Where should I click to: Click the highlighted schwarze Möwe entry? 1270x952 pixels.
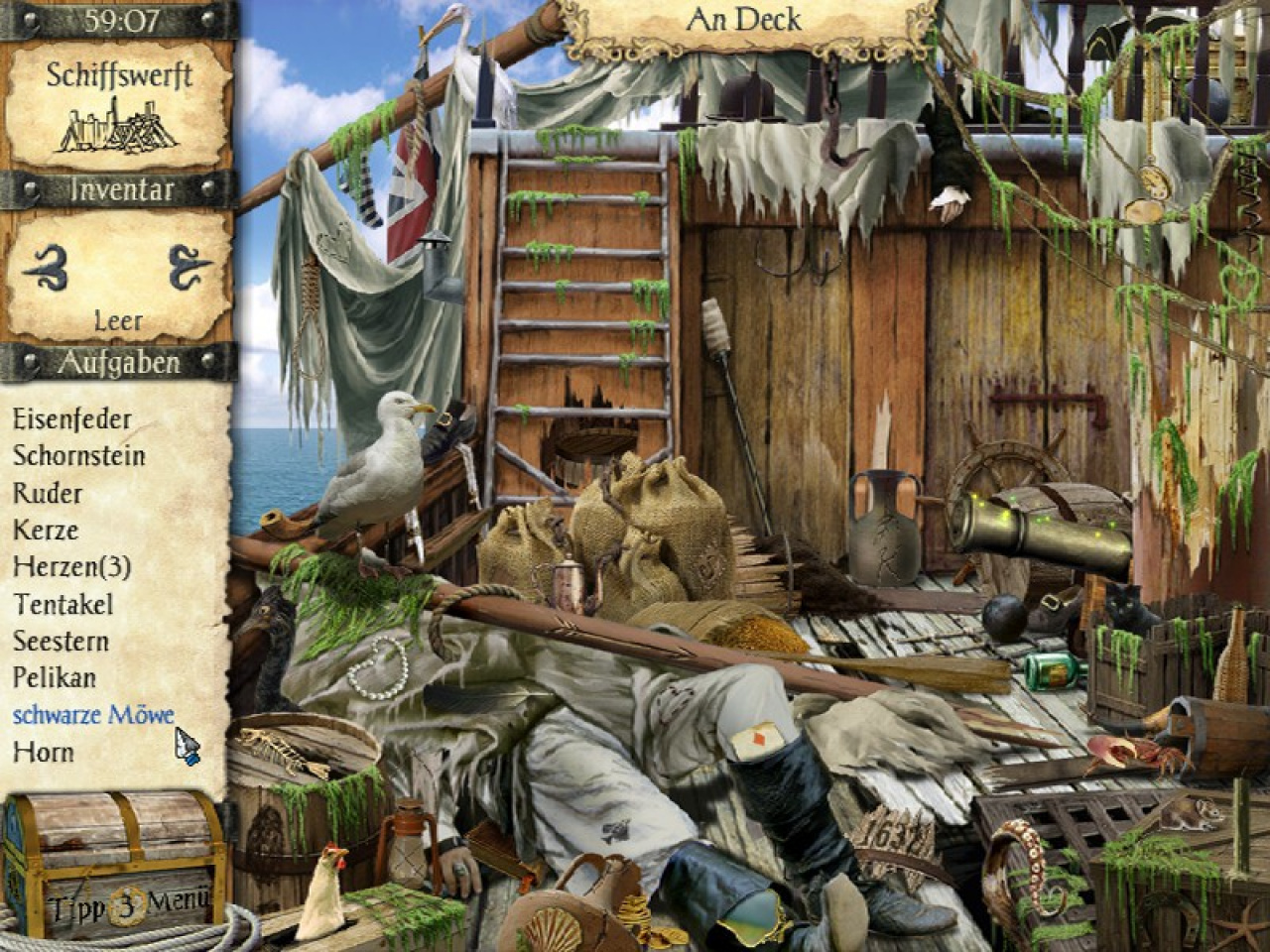[93, 715]
